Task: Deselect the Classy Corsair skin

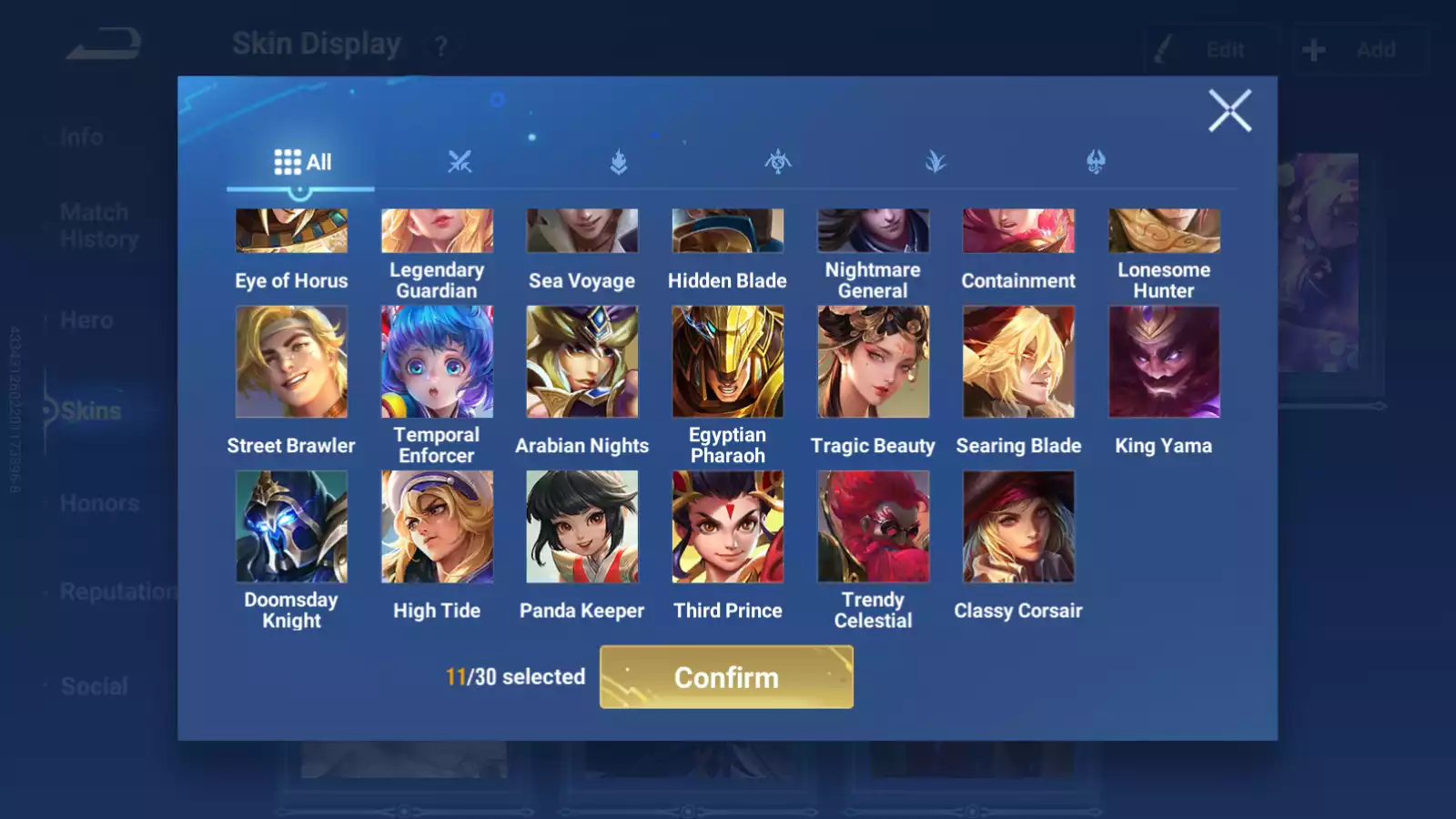Action: pyautogui.click(x=1017, y=526)
